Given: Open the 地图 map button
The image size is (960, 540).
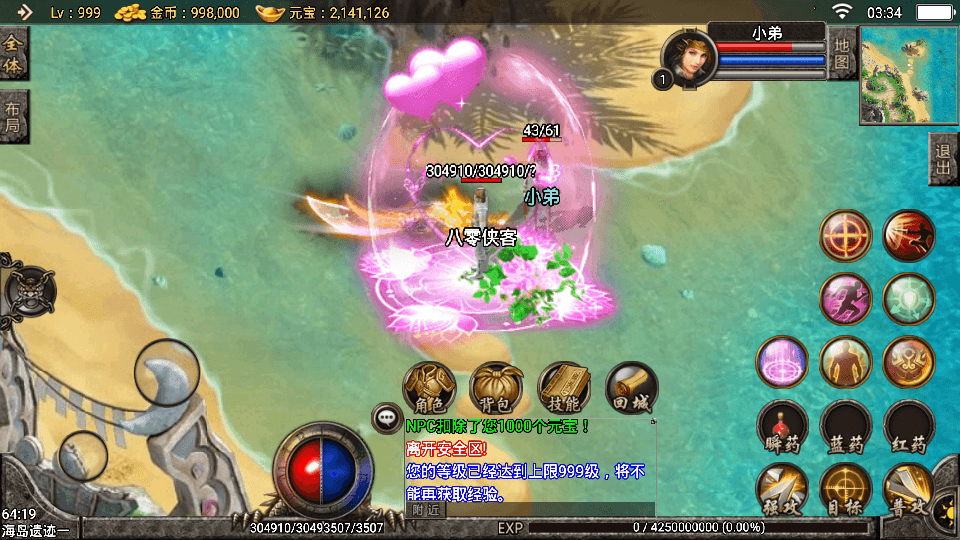Looking at the screenshot, I should click(x=843, y=55).
